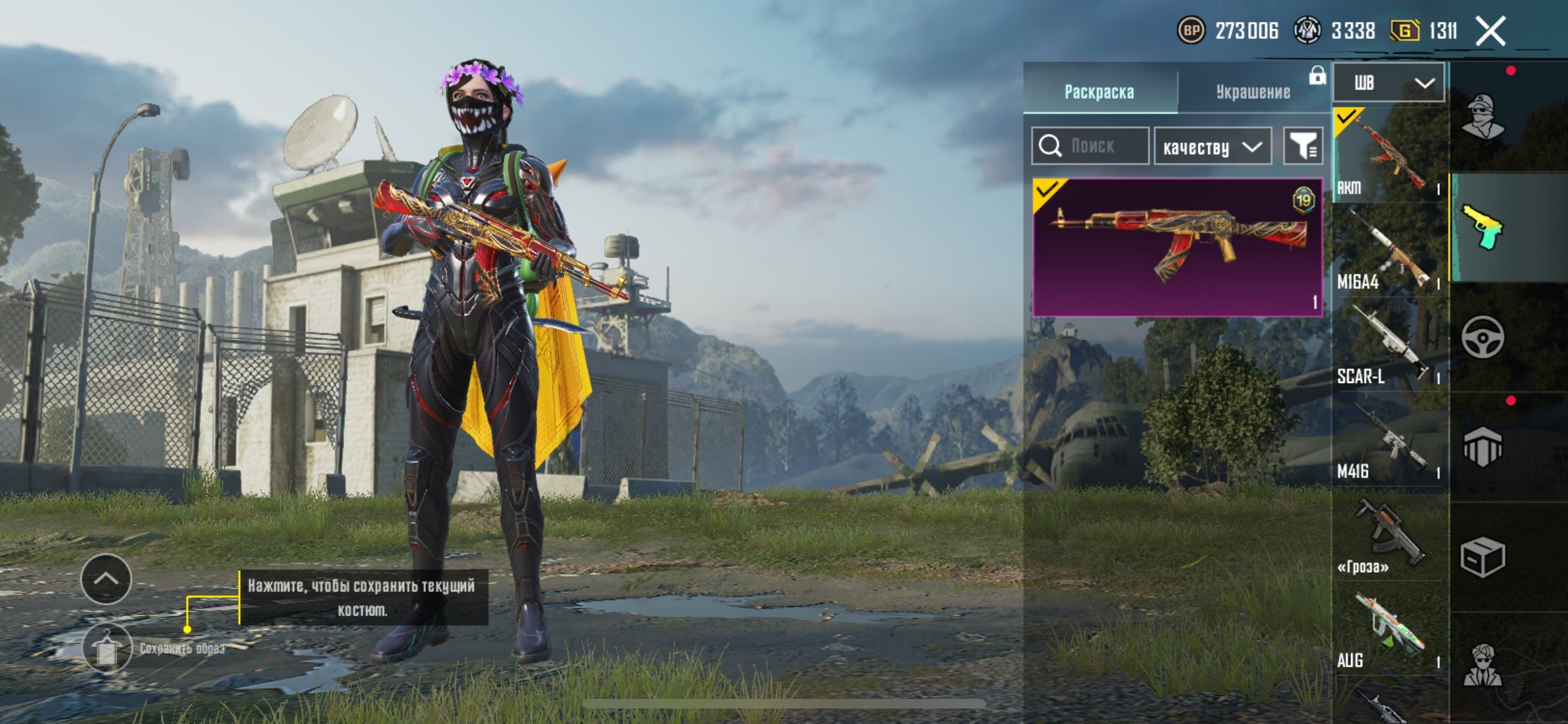Pick the M416 weapon entry
Image resolution: width=1568 pixels, height=724 pixels.
1389,440
